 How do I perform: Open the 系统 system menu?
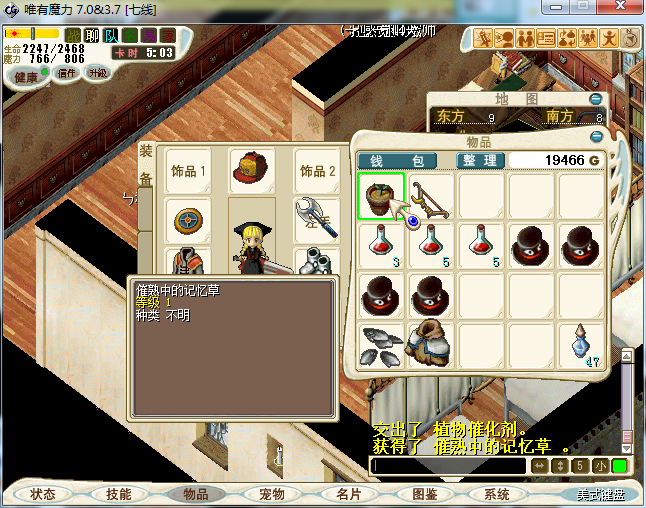497,494
